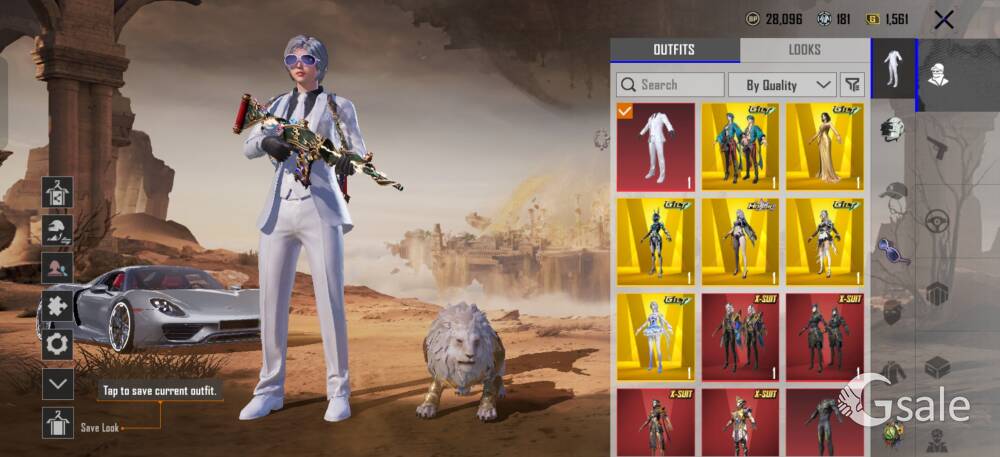Select the helmet category icon
1000x457 pixels.
pyautogui.click(x=893, y=128)
